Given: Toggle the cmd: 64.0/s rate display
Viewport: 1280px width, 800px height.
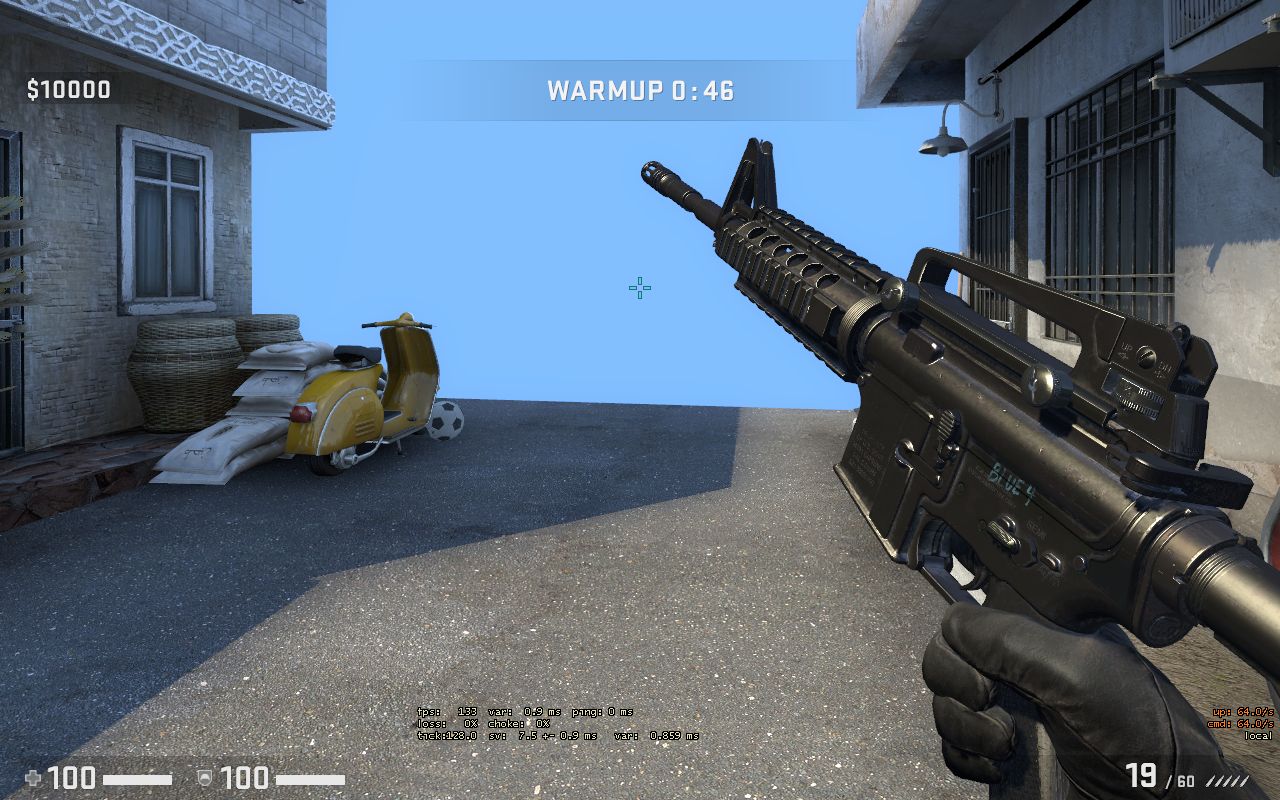Looking at the screenshot, I should 1241,723.
